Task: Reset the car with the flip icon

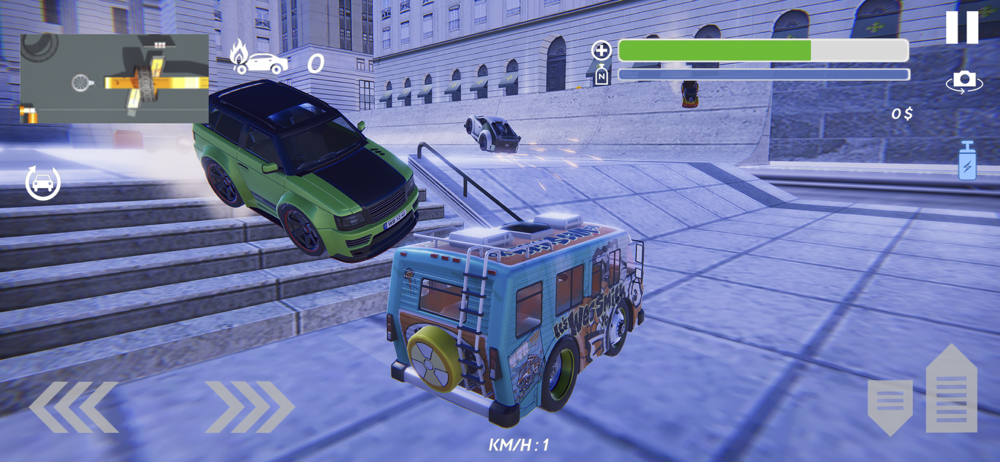Action: 43,183
